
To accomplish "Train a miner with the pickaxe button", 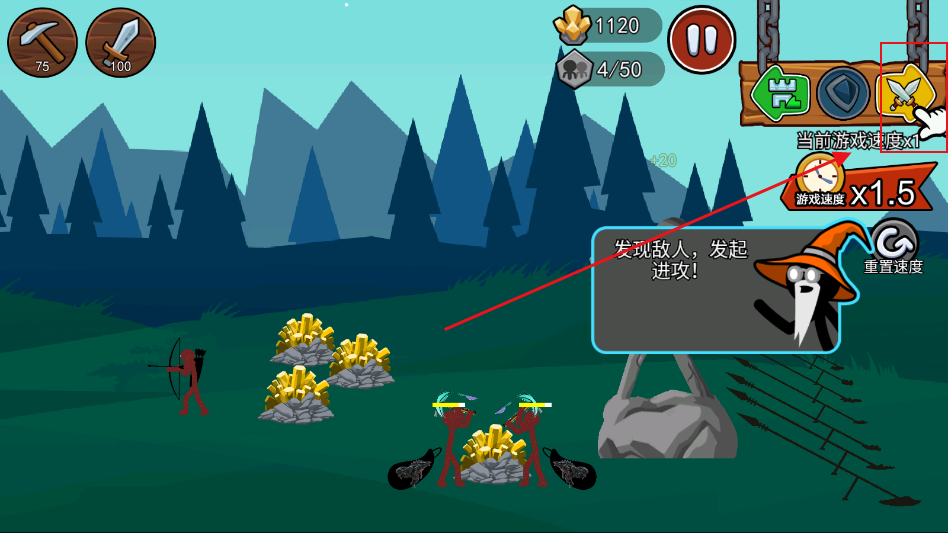I will [x=42, y=43].
